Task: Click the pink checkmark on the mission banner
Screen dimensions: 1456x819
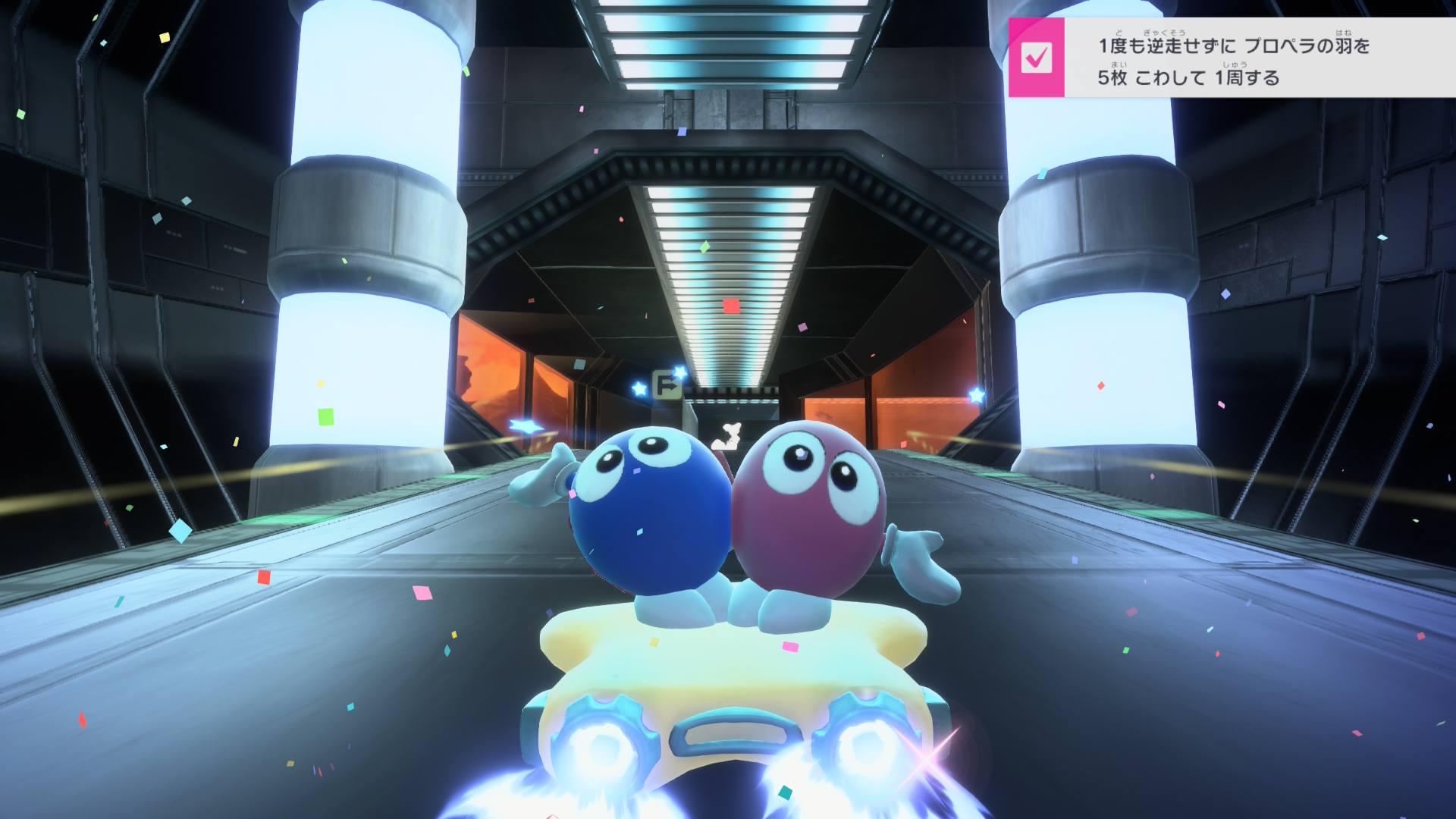Action: click(1036, 58)
